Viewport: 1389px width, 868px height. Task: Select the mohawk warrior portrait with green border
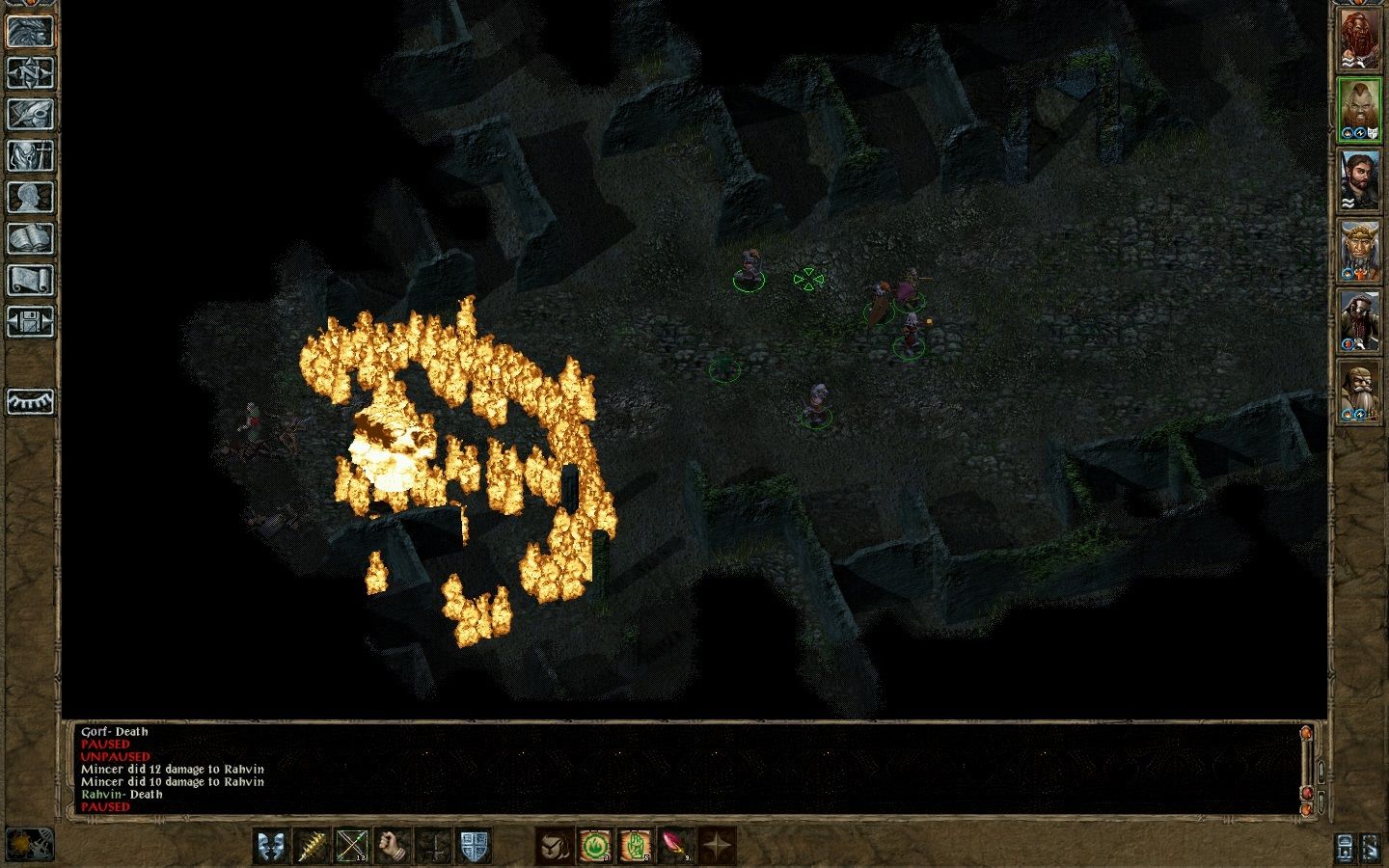[1359, 109]
